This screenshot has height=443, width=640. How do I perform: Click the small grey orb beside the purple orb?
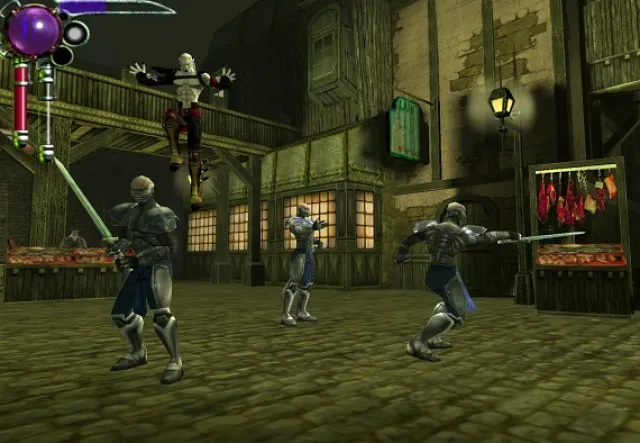tap(76, 33)
